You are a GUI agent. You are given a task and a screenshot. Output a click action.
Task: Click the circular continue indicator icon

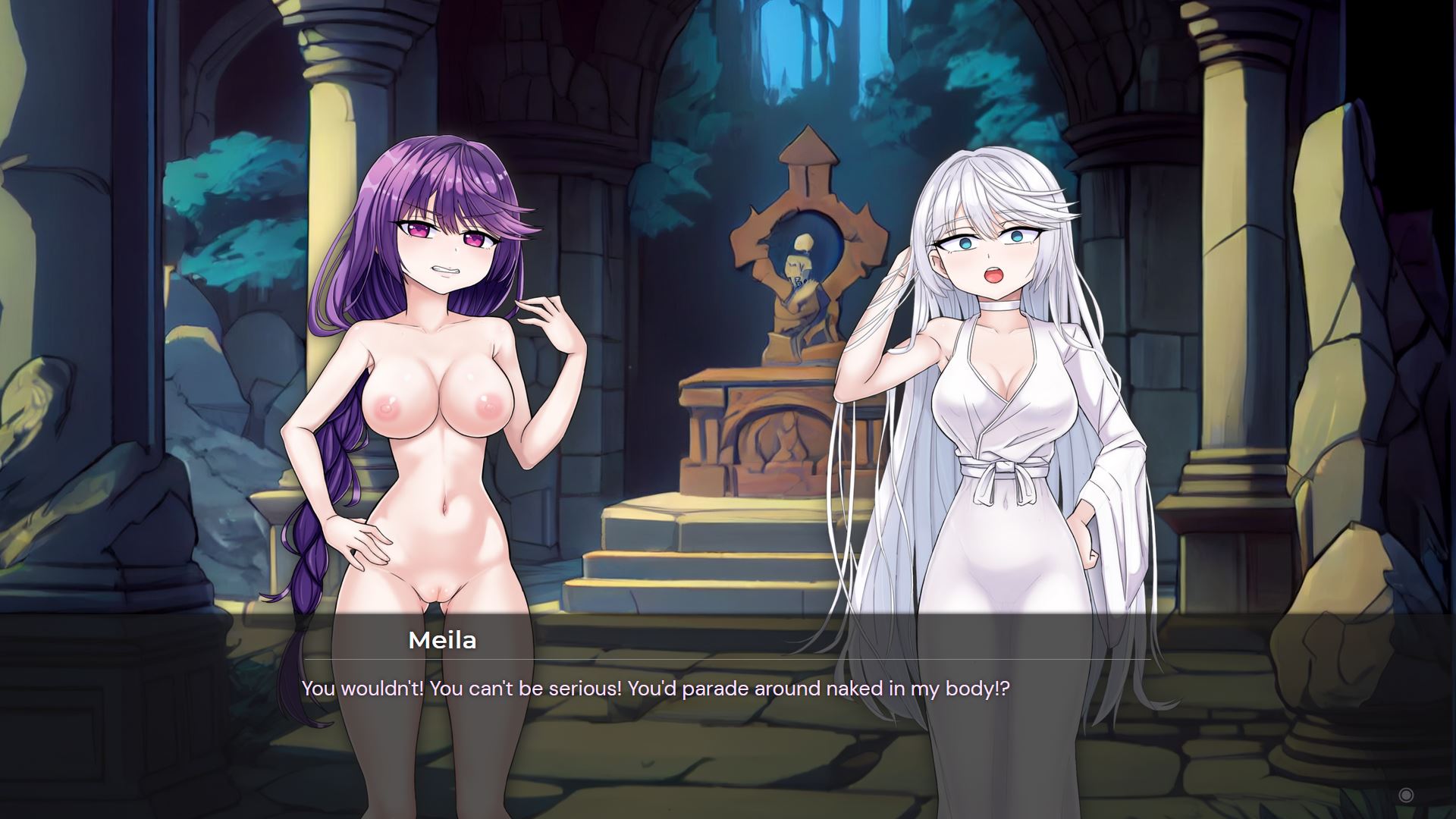tap(1406, 795)
